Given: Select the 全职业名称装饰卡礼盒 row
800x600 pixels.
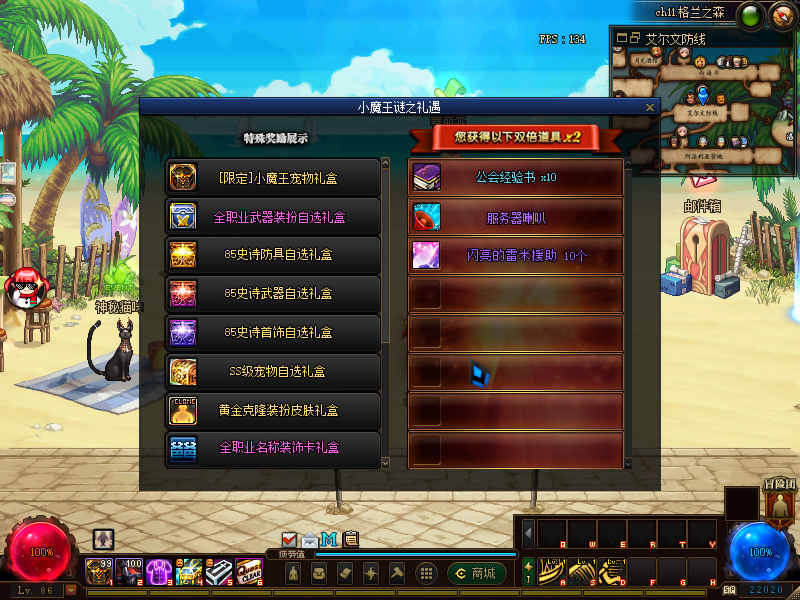Looking at the screenshot, I should tap(273, 449).
